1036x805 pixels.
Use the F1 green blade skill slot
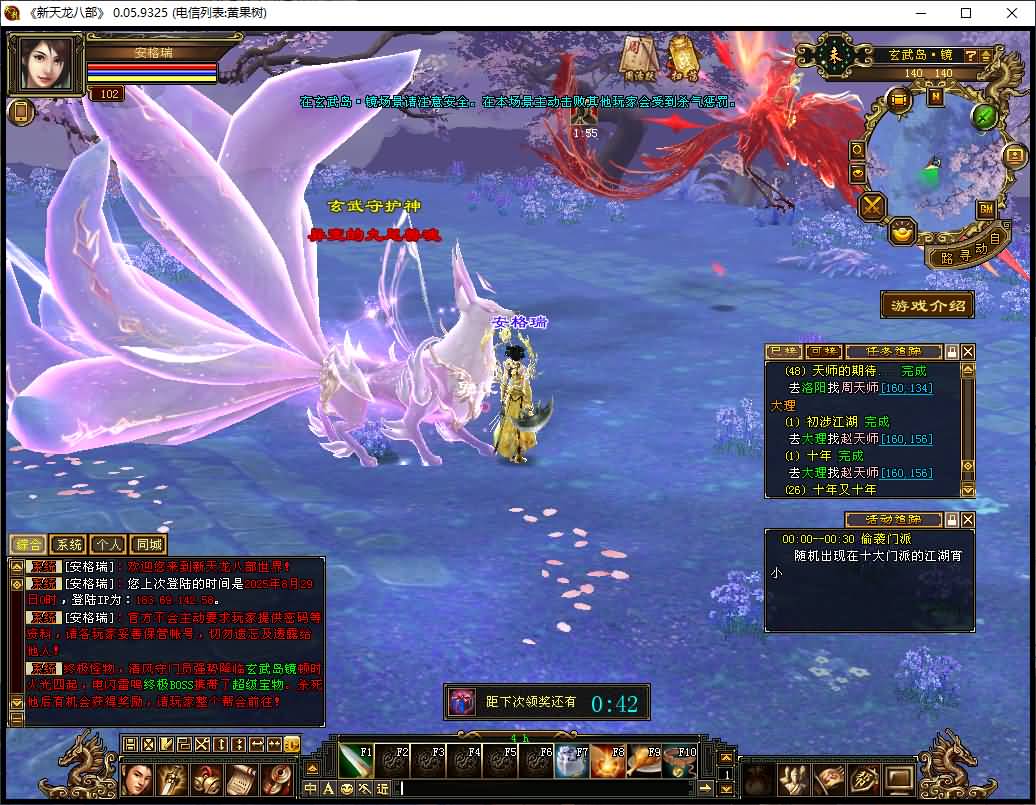click(x=356, y=762)
